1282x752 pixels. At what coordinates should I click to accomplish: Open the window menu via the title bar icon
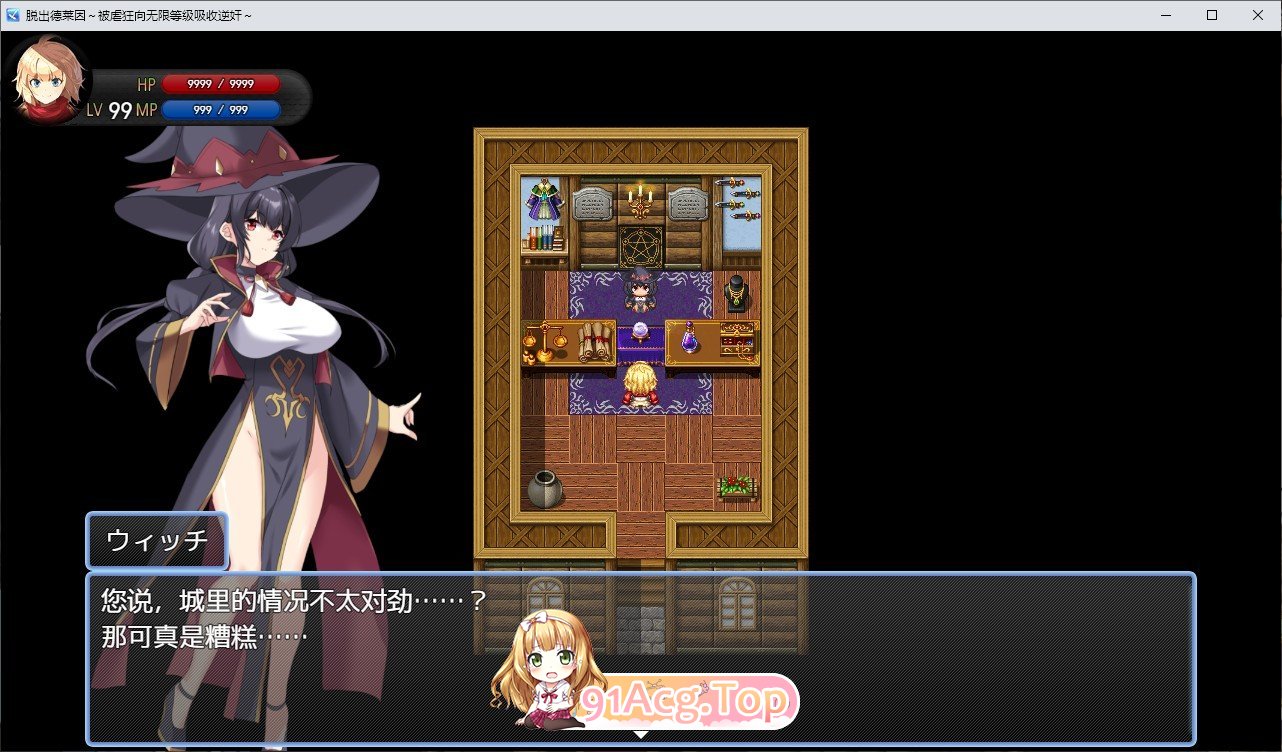[12, 14]
